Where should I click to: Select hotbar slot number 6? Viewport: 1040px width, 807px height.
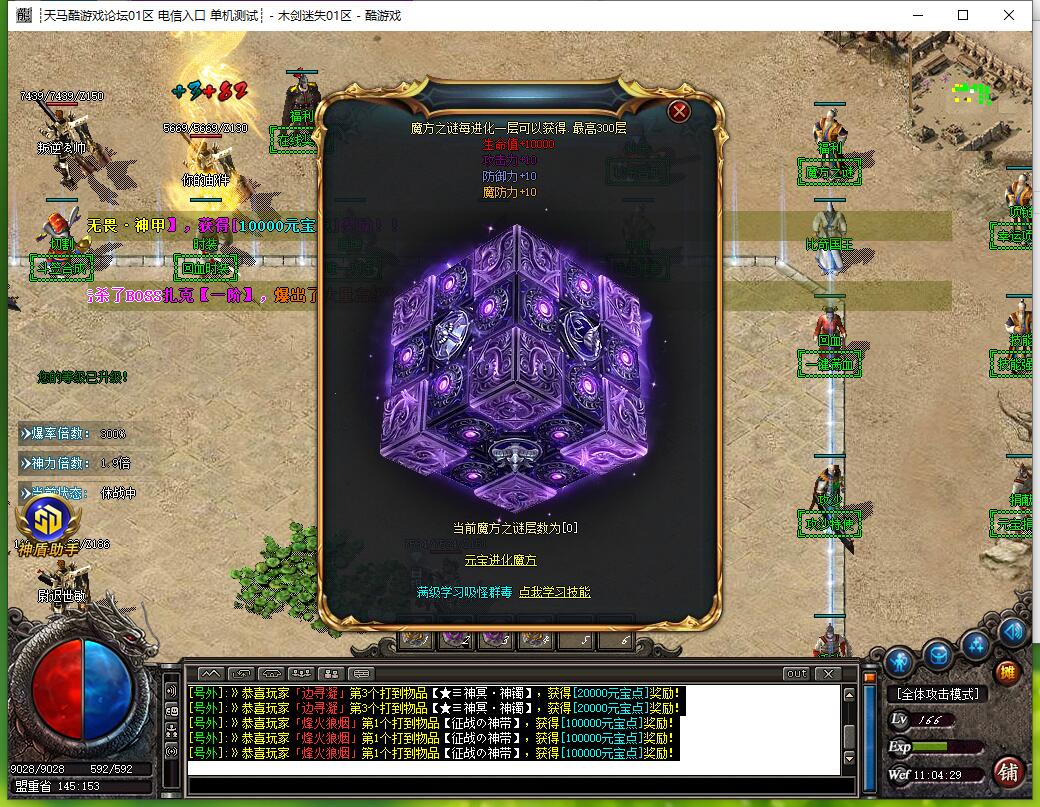pyautogui.click(x=624, y=639)
